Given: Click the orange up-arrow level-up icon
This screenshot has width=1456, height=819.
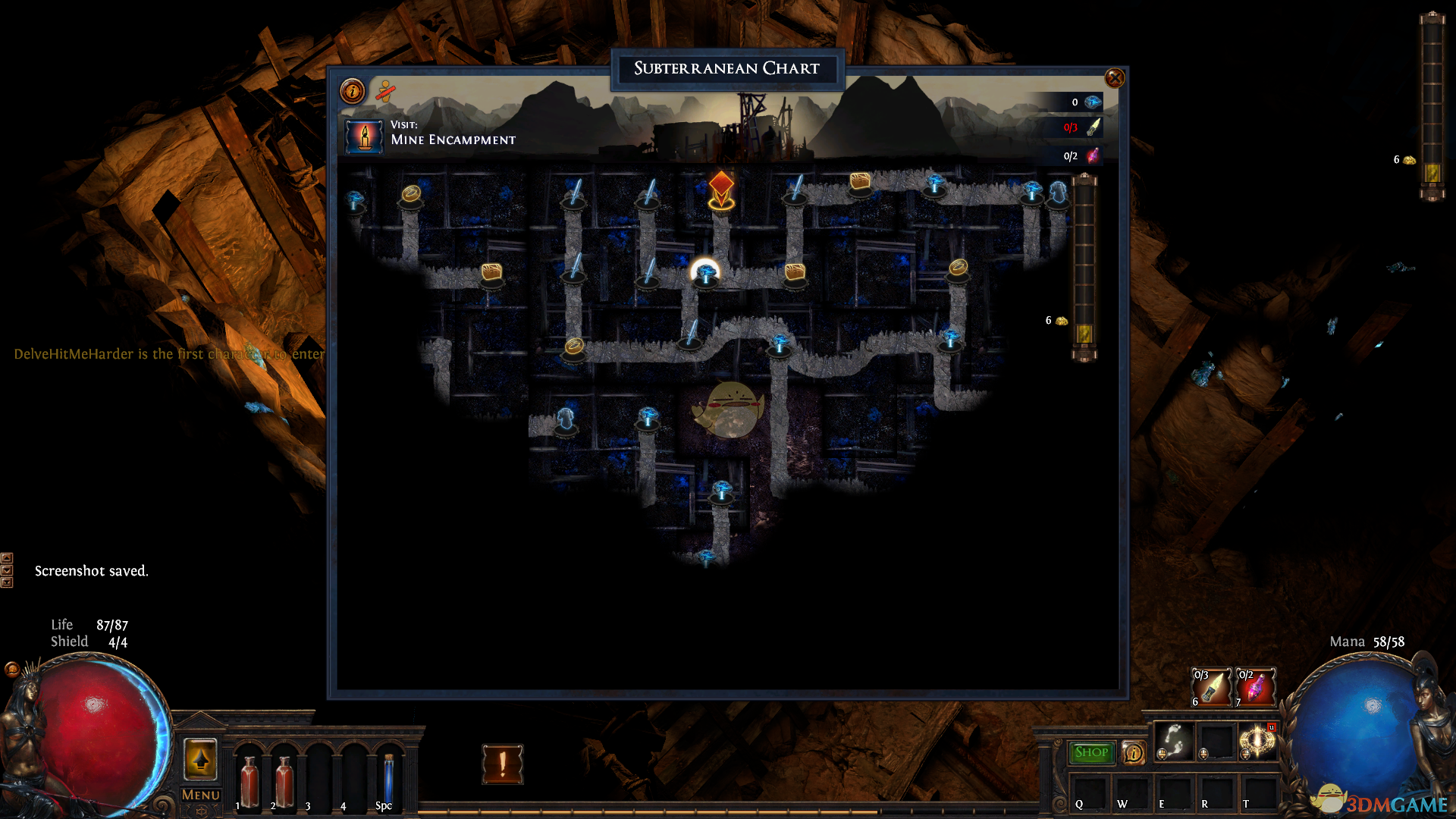Looking at the screenshot, I should [200, 758].
